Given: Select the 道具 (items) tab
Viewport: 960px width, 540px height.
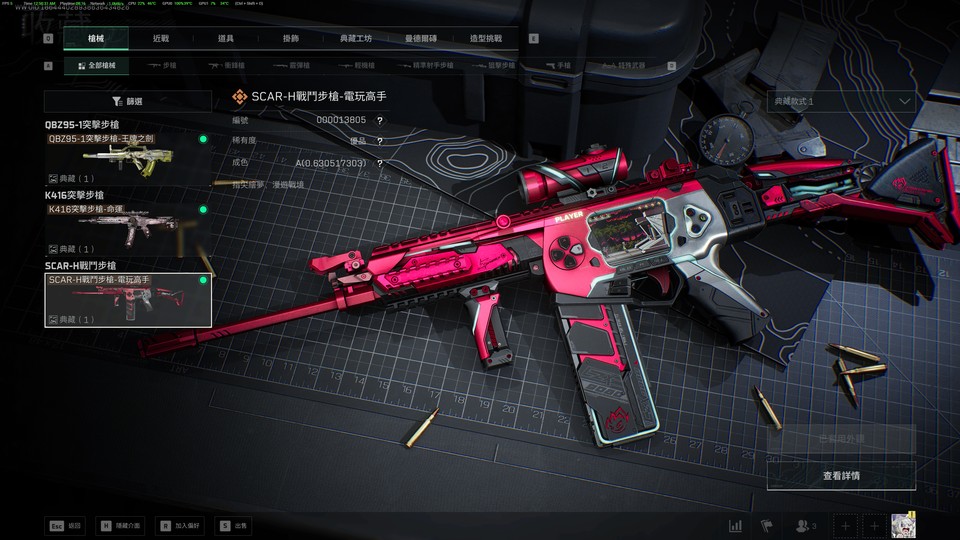Looking at the screenshot, I should 226,38.
